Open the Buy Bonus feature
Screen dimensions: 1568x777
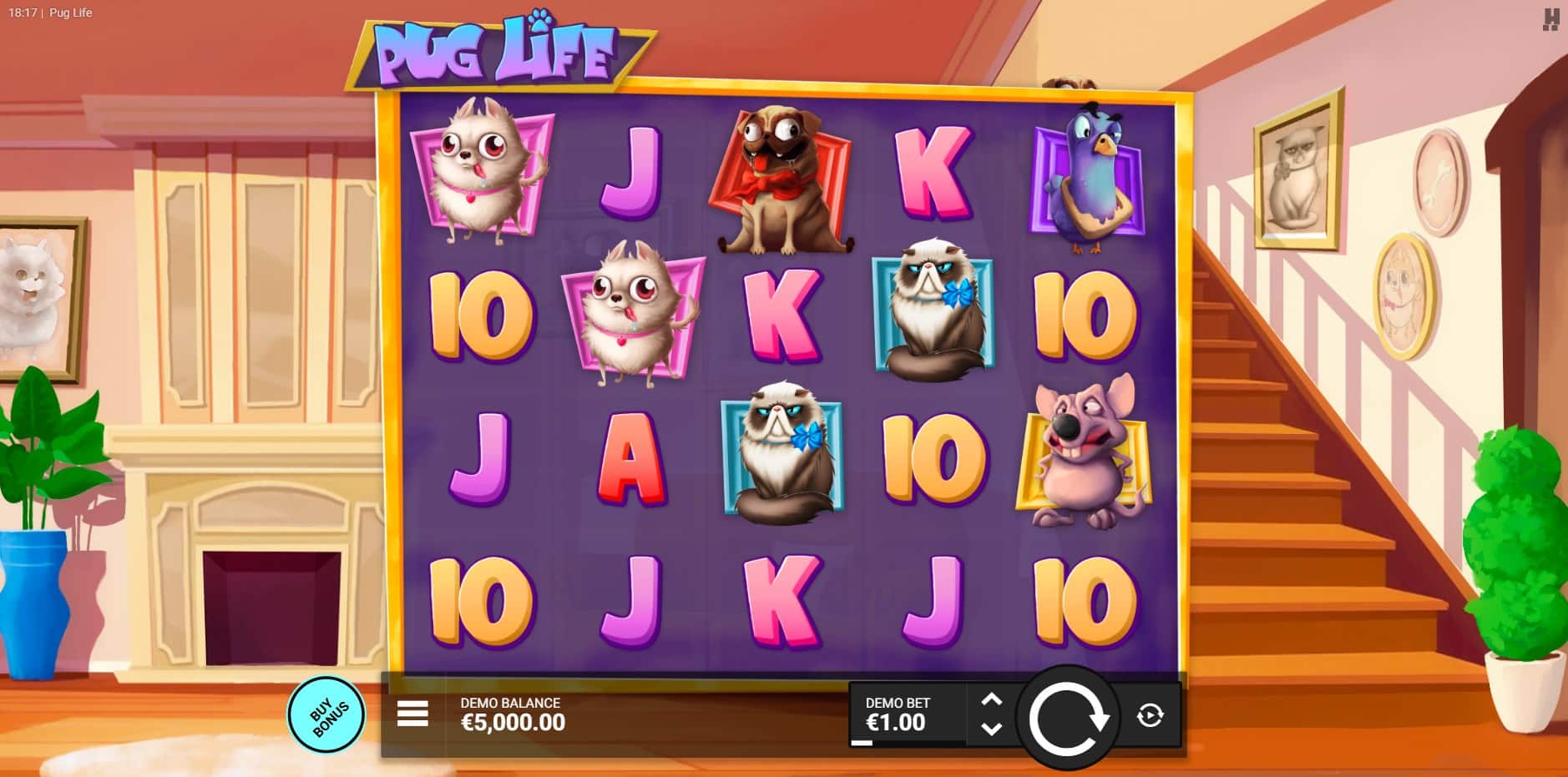click(326, 715)
